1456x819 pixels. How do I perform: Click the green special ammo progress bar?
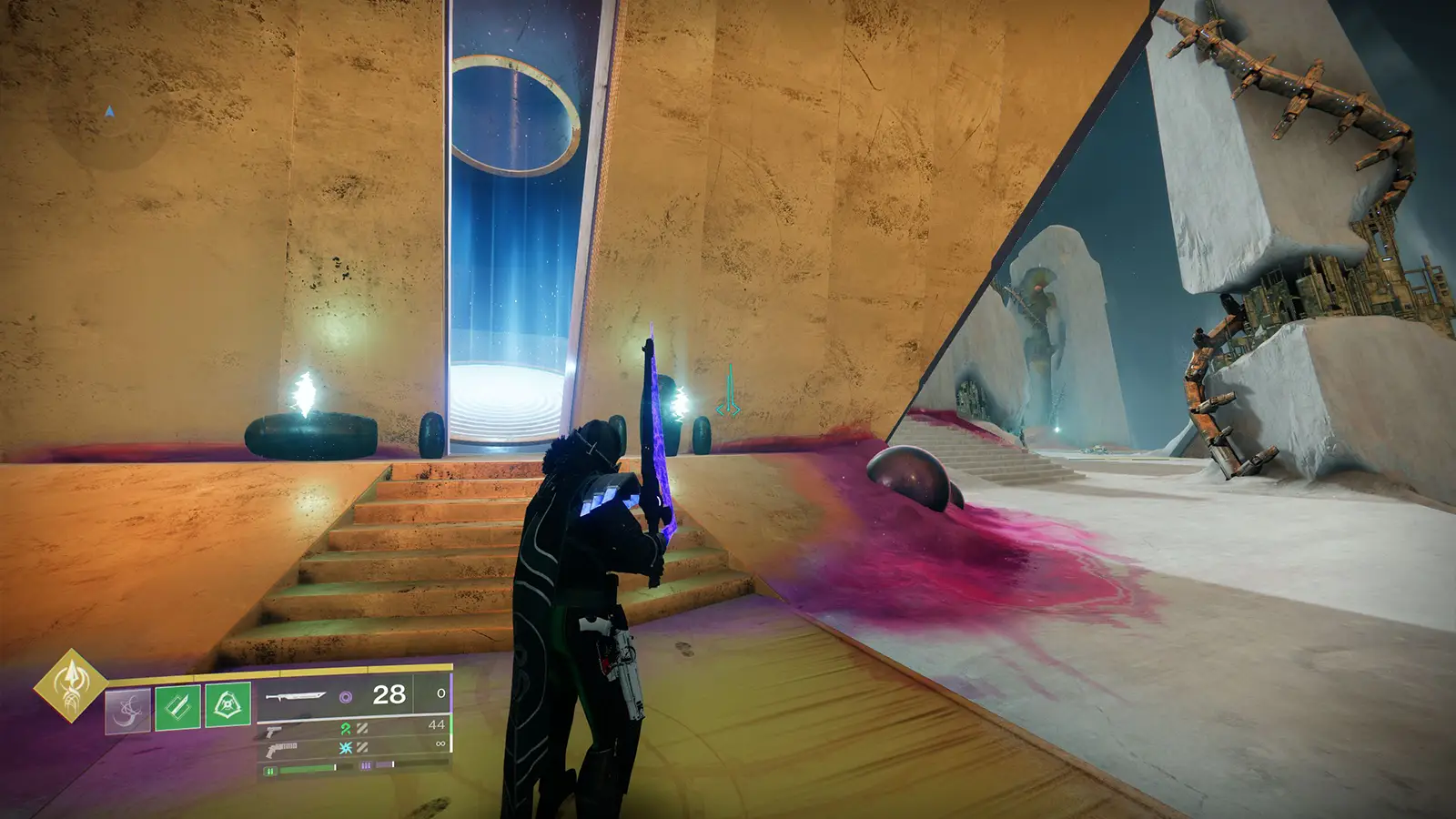point(307,767)
